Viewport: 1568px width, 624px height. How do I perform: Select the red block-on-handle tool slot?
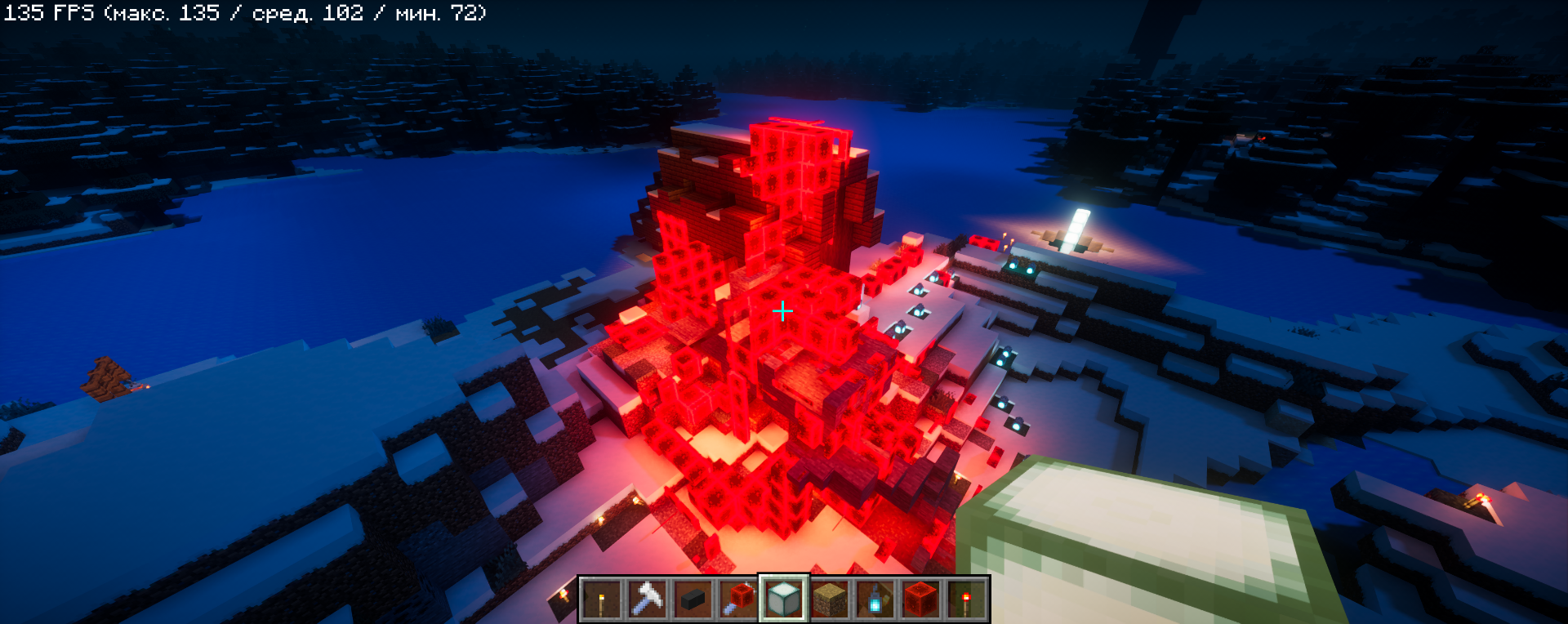(738, 599)
